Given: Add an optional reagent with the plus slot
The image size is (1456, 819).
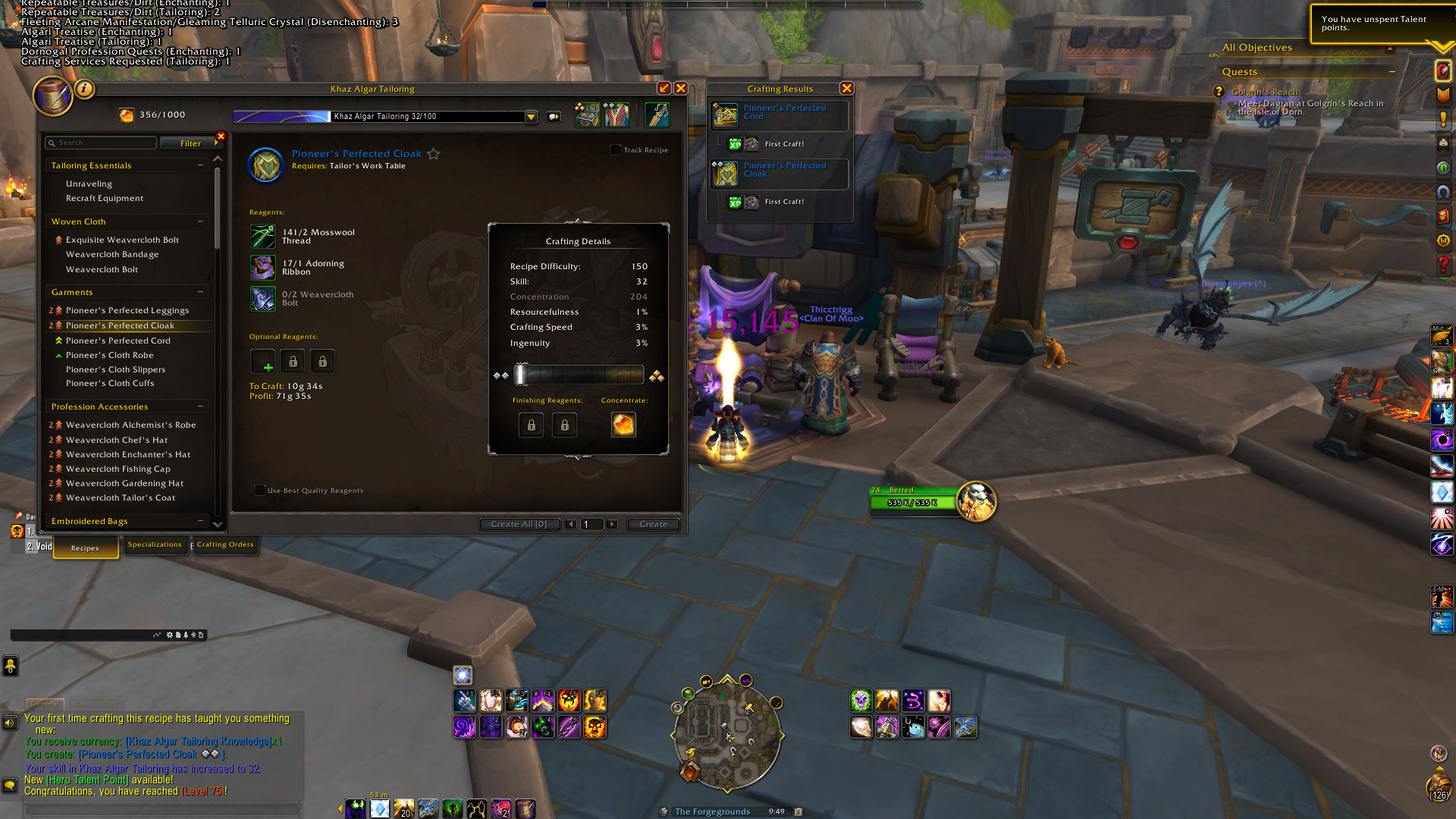Looking at the screenshot, I should 263,362.
